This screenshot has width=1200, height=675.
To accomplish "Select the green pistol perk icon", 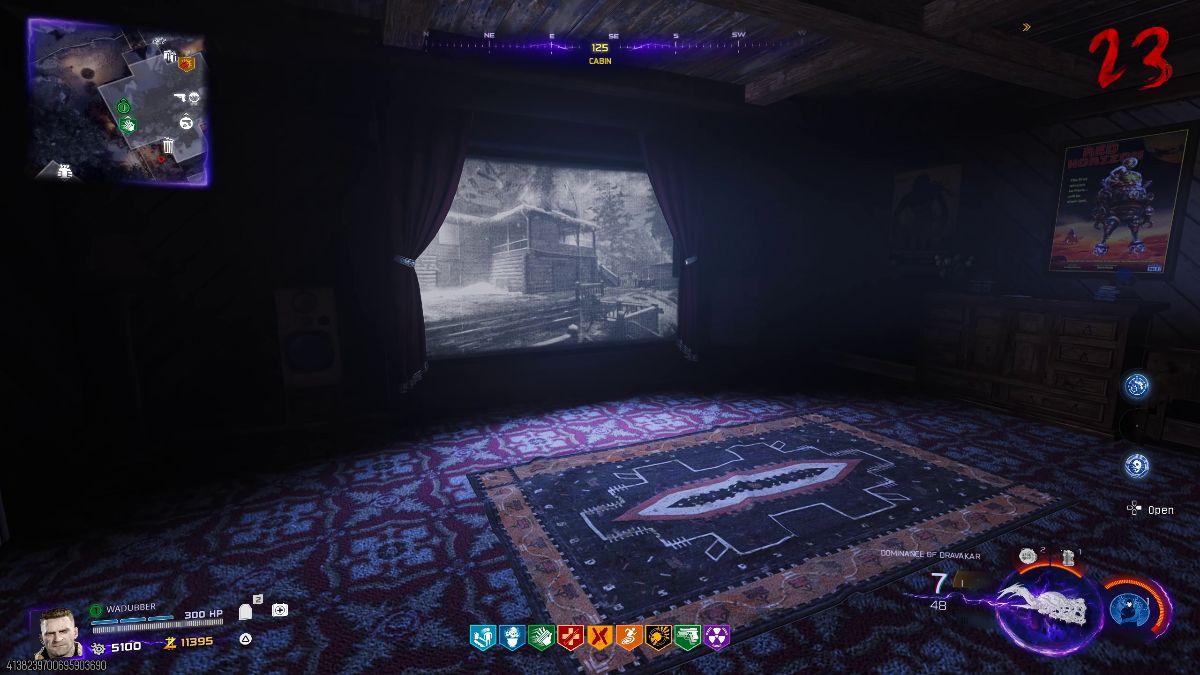I will pyautogui.click(x=687, y=635).
